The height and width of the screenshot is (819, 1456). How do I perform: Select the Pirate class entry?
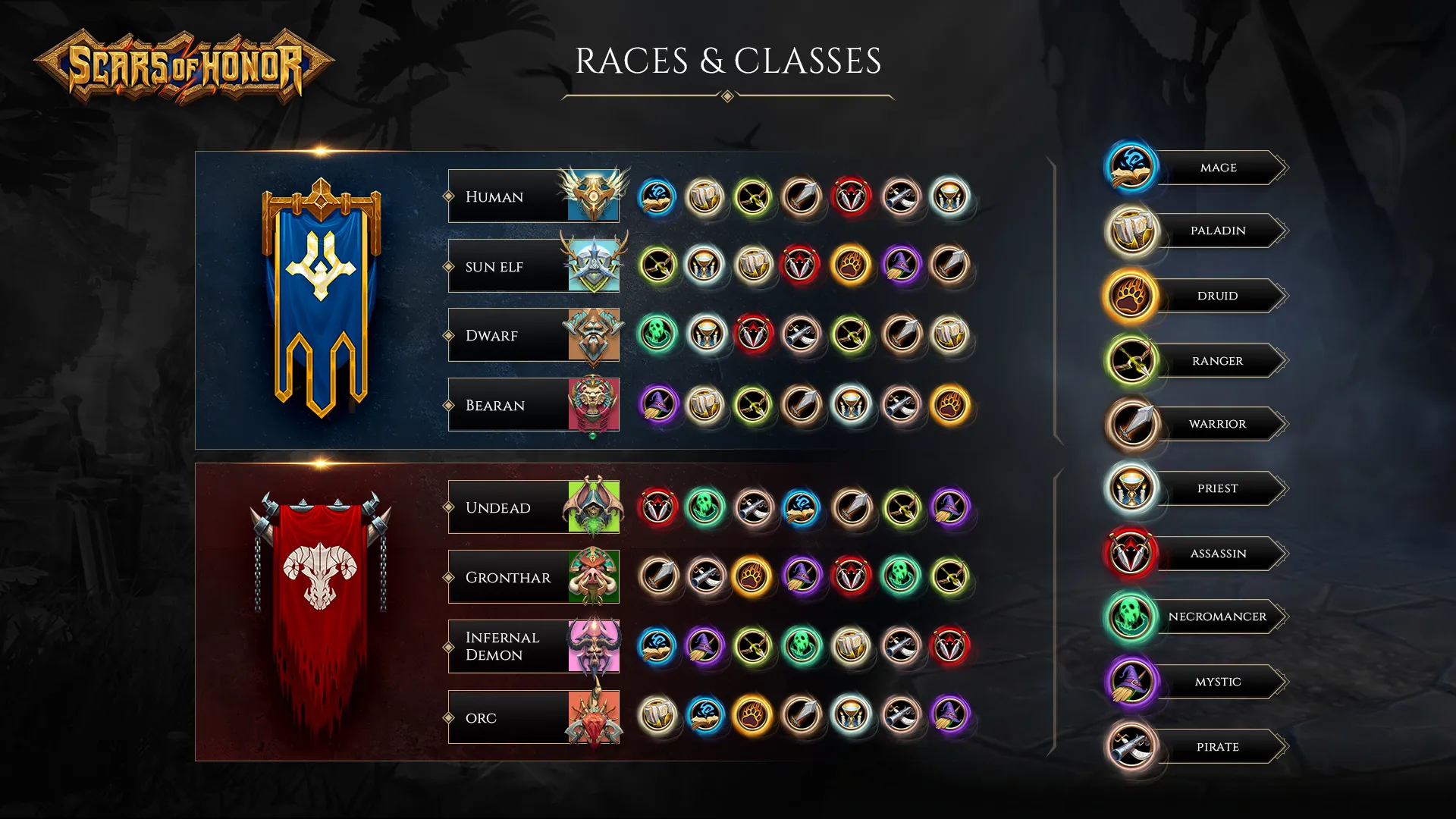1218,747
